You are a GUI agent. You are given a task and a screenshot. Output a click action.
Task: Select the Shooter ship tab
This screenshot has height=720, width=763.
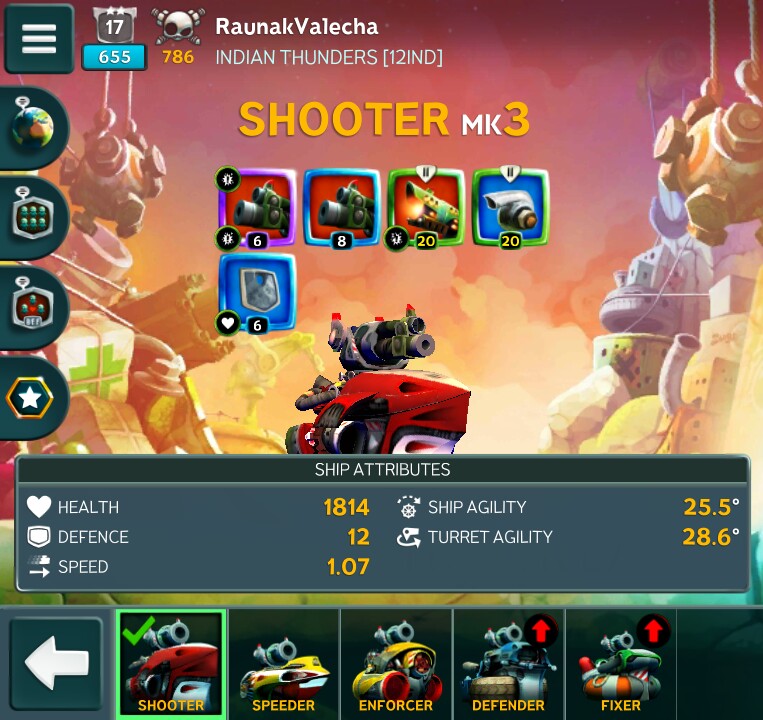pos(171,665)
